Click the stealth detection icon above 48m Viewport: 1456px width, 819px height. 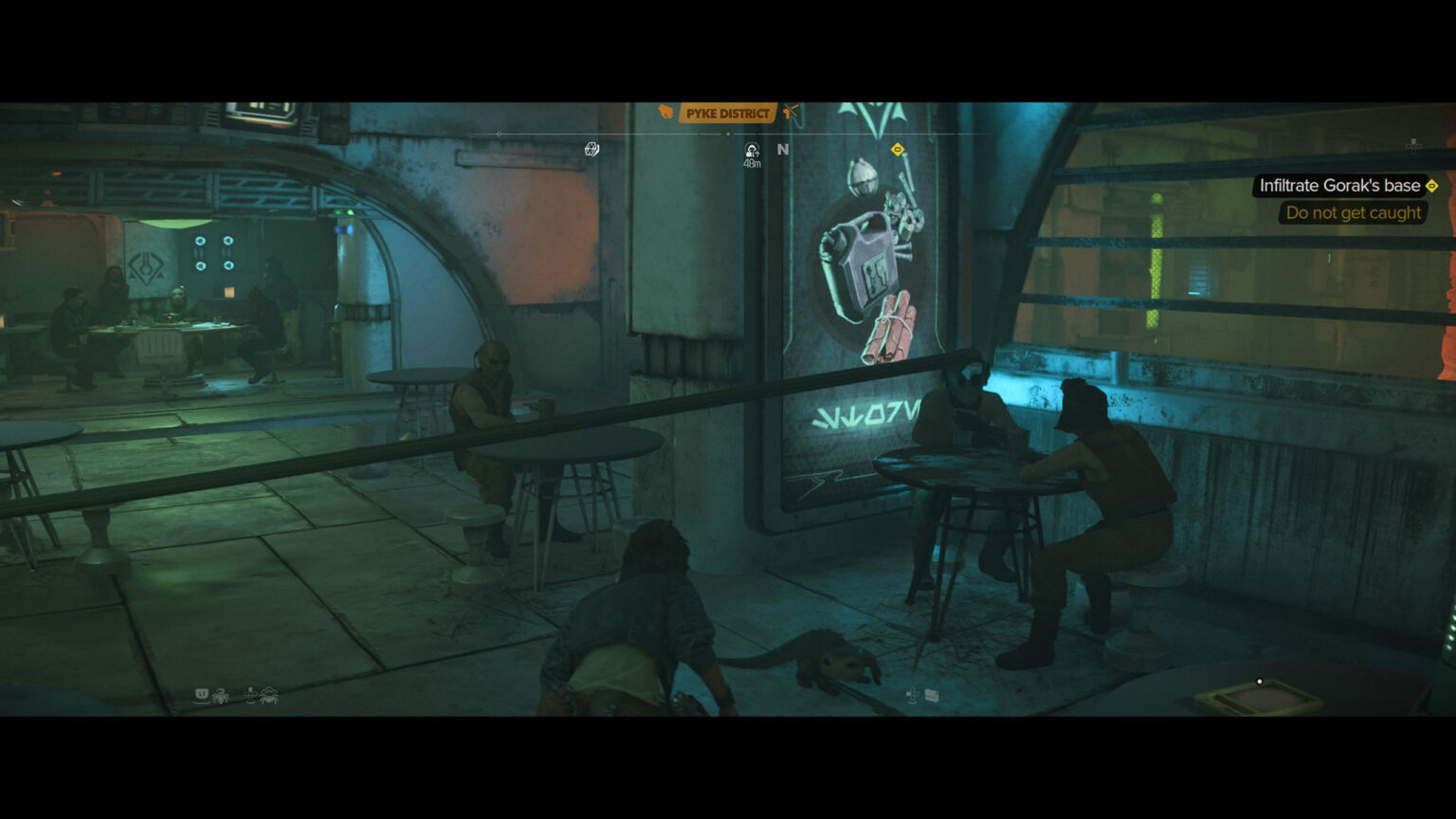751,150
